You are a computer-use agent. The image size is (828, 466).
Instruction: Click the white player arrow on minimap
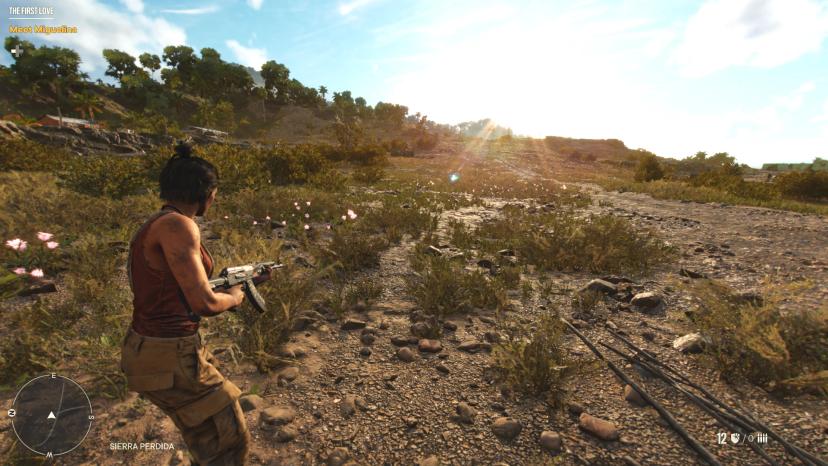(51, 414)
